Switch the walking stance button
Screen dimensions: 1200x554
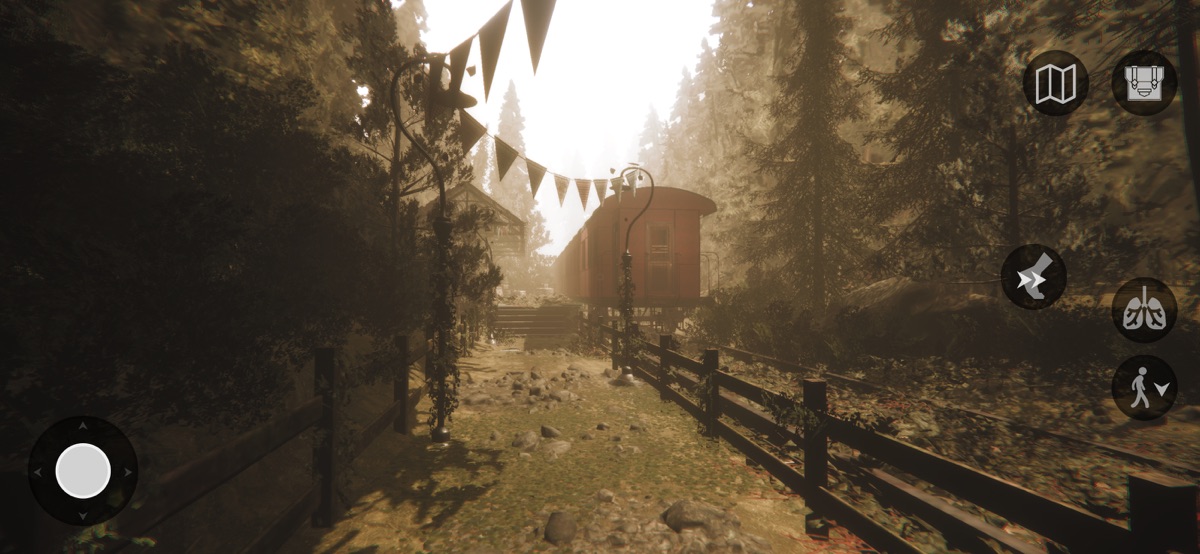[1144, 388]
